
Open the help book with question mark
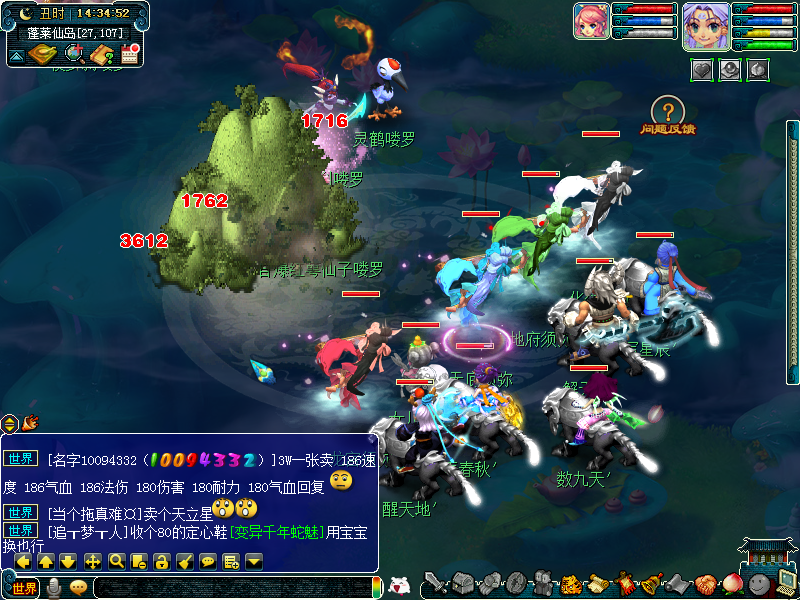pyautogui.click(x=102, y=55)
